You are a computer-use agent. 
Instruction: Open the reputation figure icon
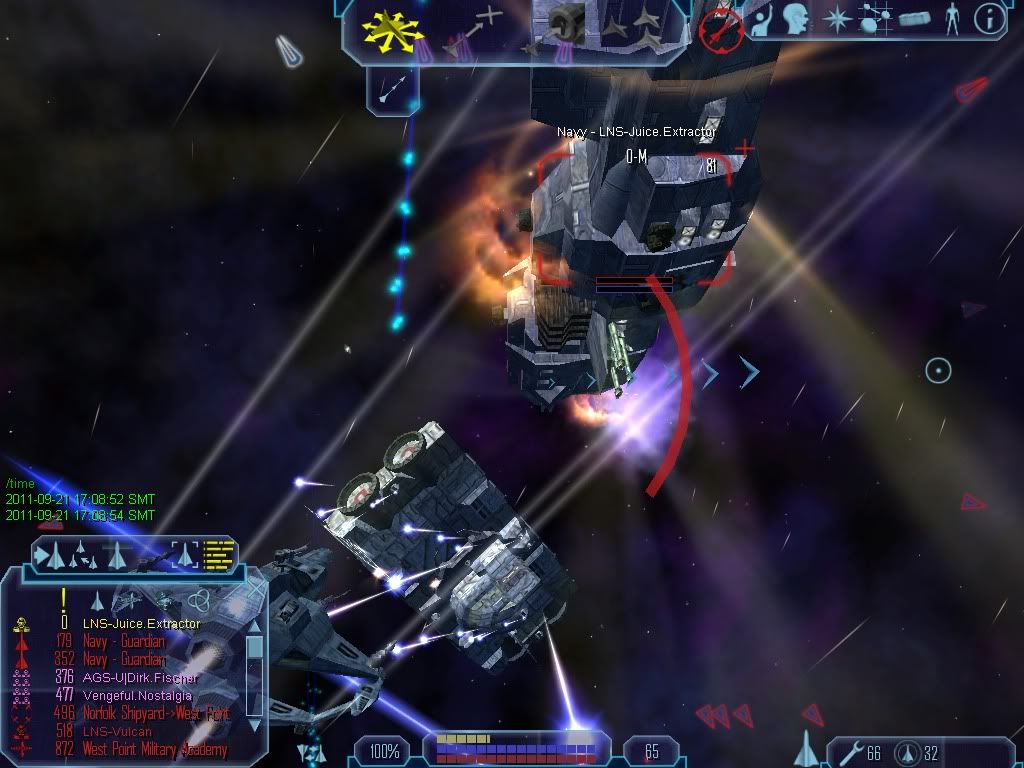pyautogui.click(x=952, y=19)
